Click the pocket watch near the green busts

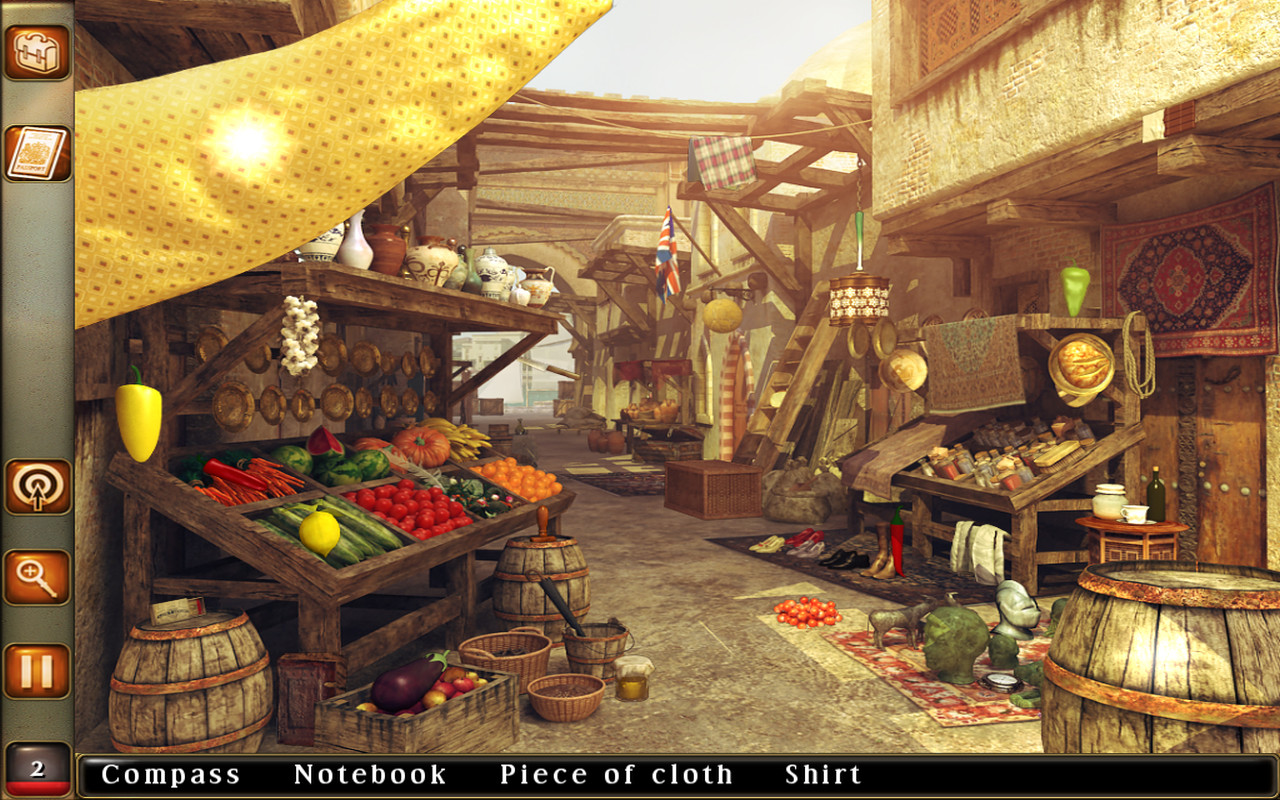coord(1001,682)
